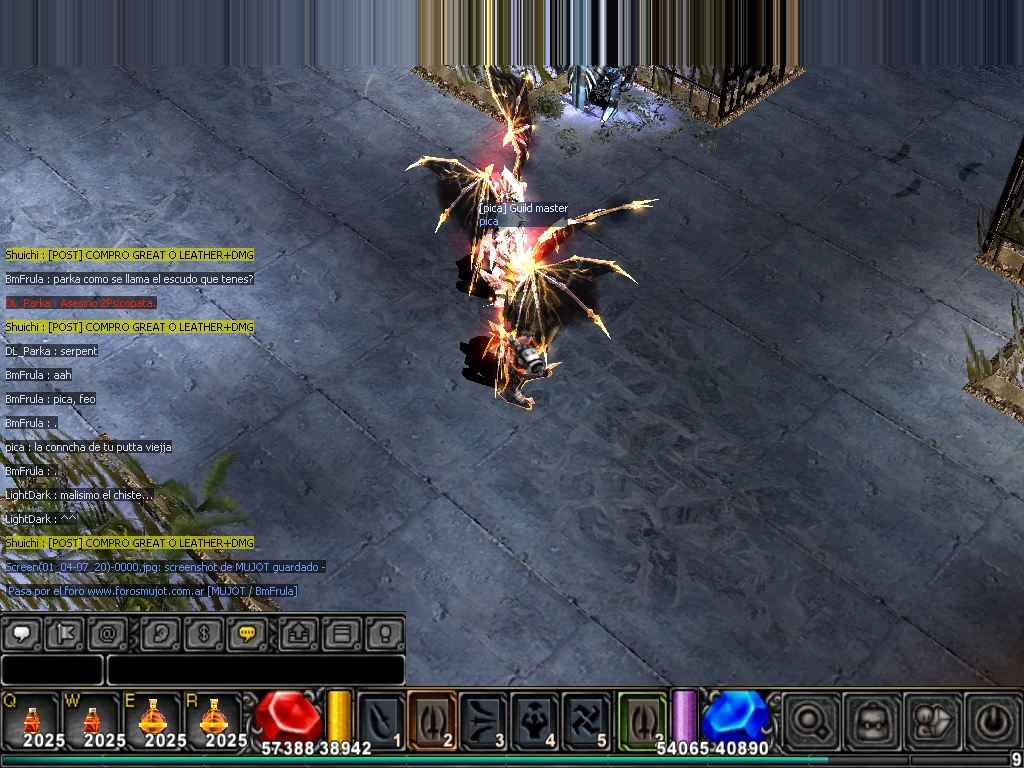The height and width of the screenshot is (768, 1024).
Task: Click the dollar sign chat button
Action: coord(203,633)
